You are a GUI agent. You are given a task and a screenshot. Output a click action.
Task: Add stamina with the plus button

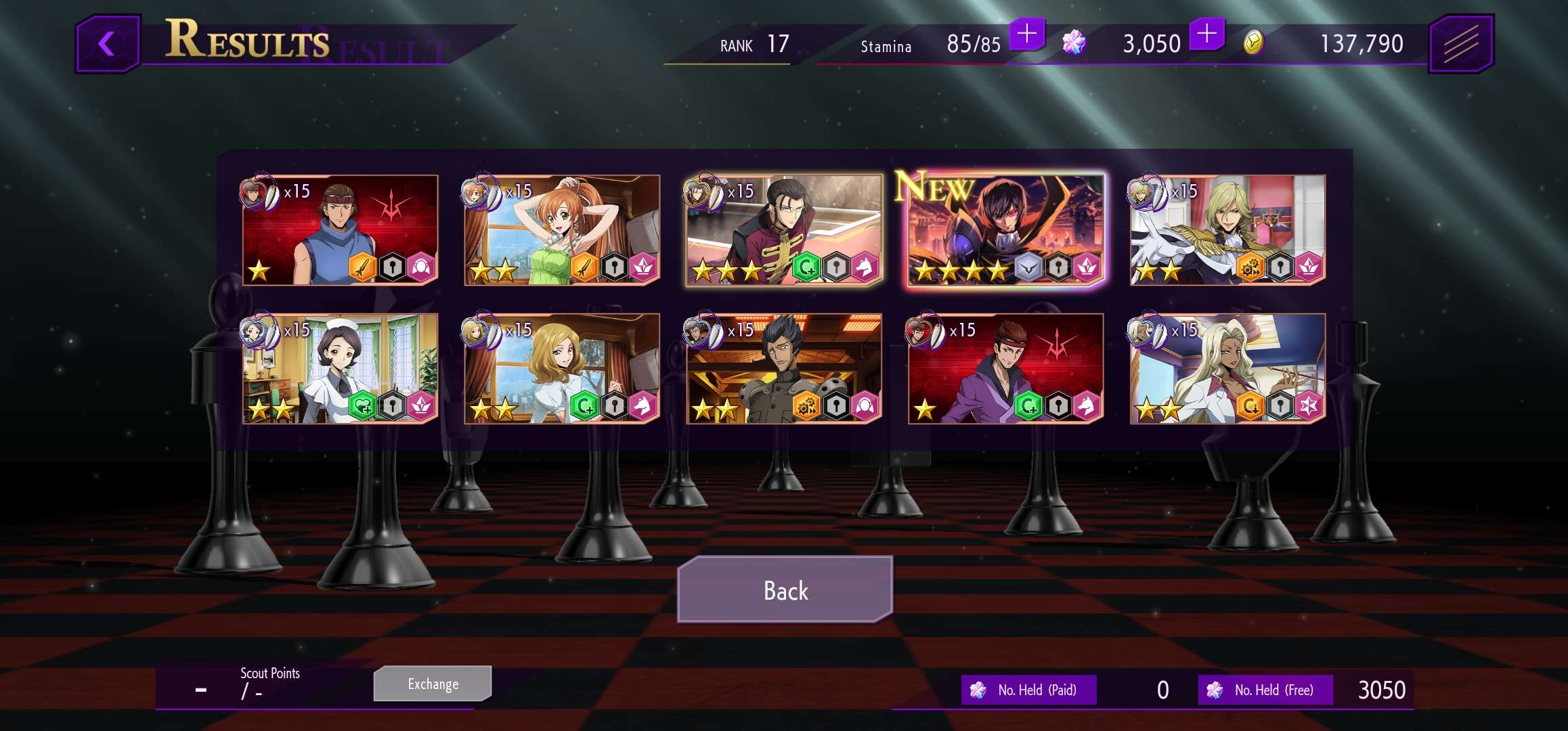(x=1026, y=34)
